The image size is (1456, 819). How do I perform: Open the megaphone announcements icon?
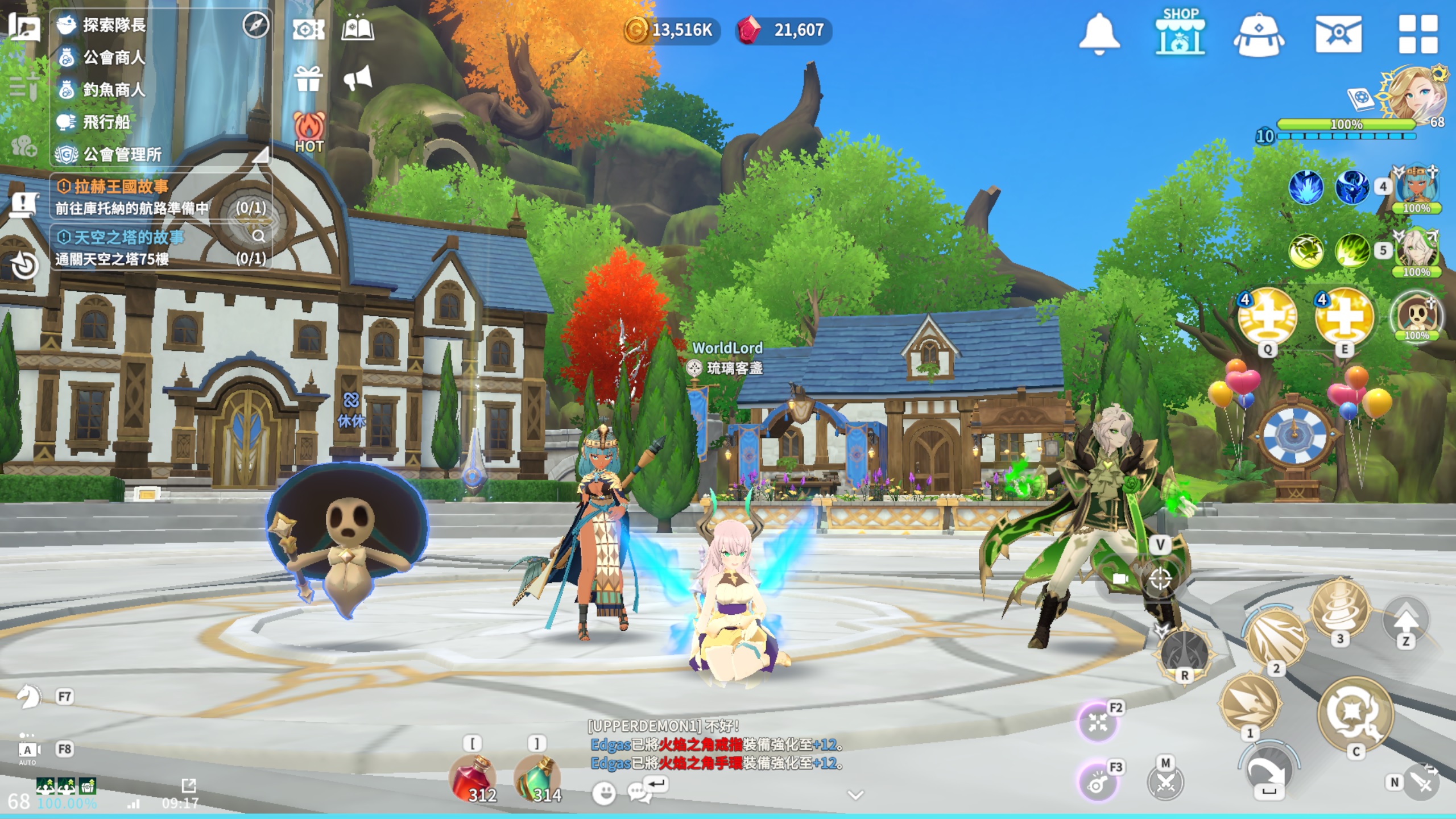pos(358,78)
